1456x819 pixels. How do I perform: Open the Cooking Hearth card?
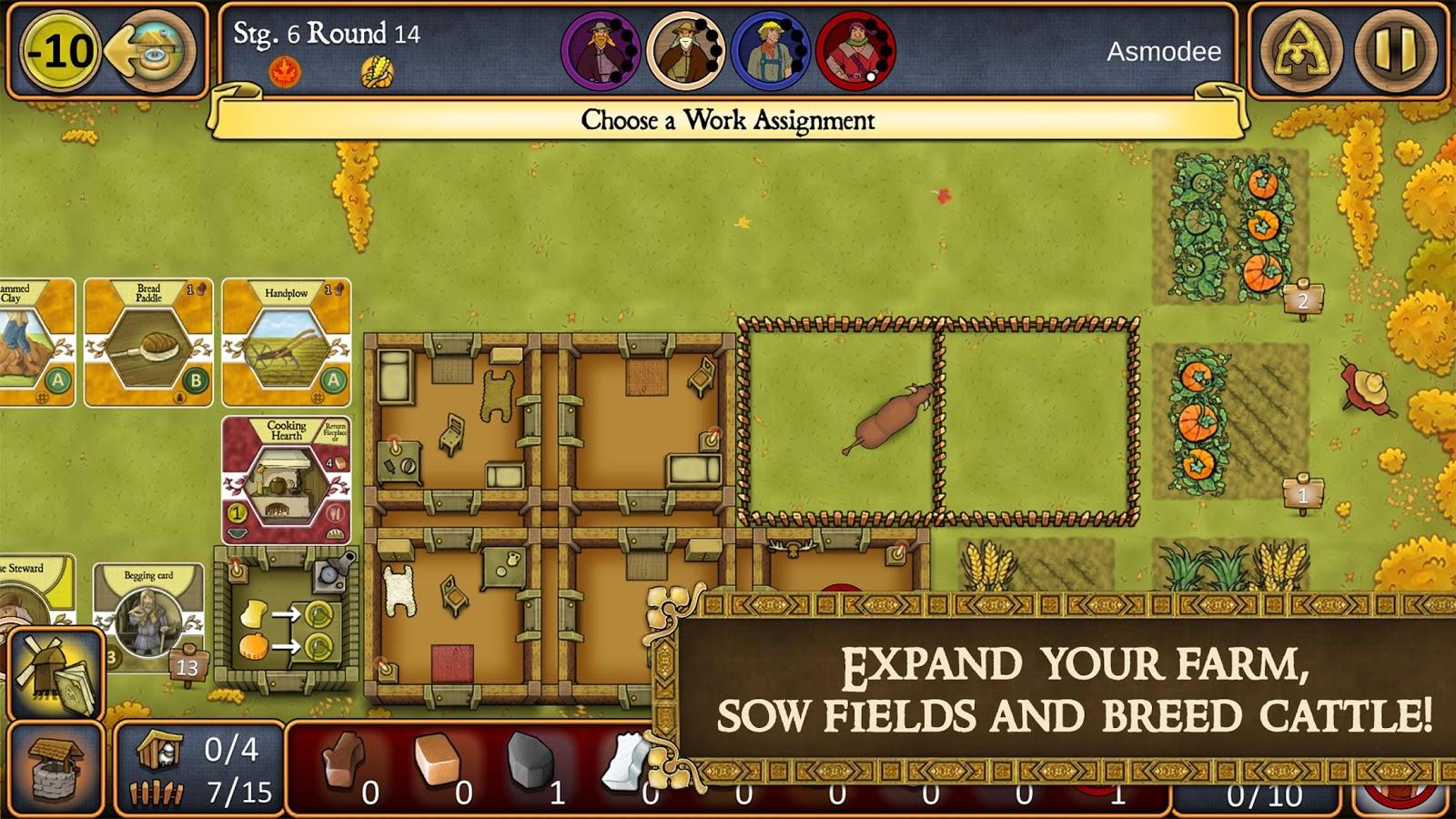[287, 480]
